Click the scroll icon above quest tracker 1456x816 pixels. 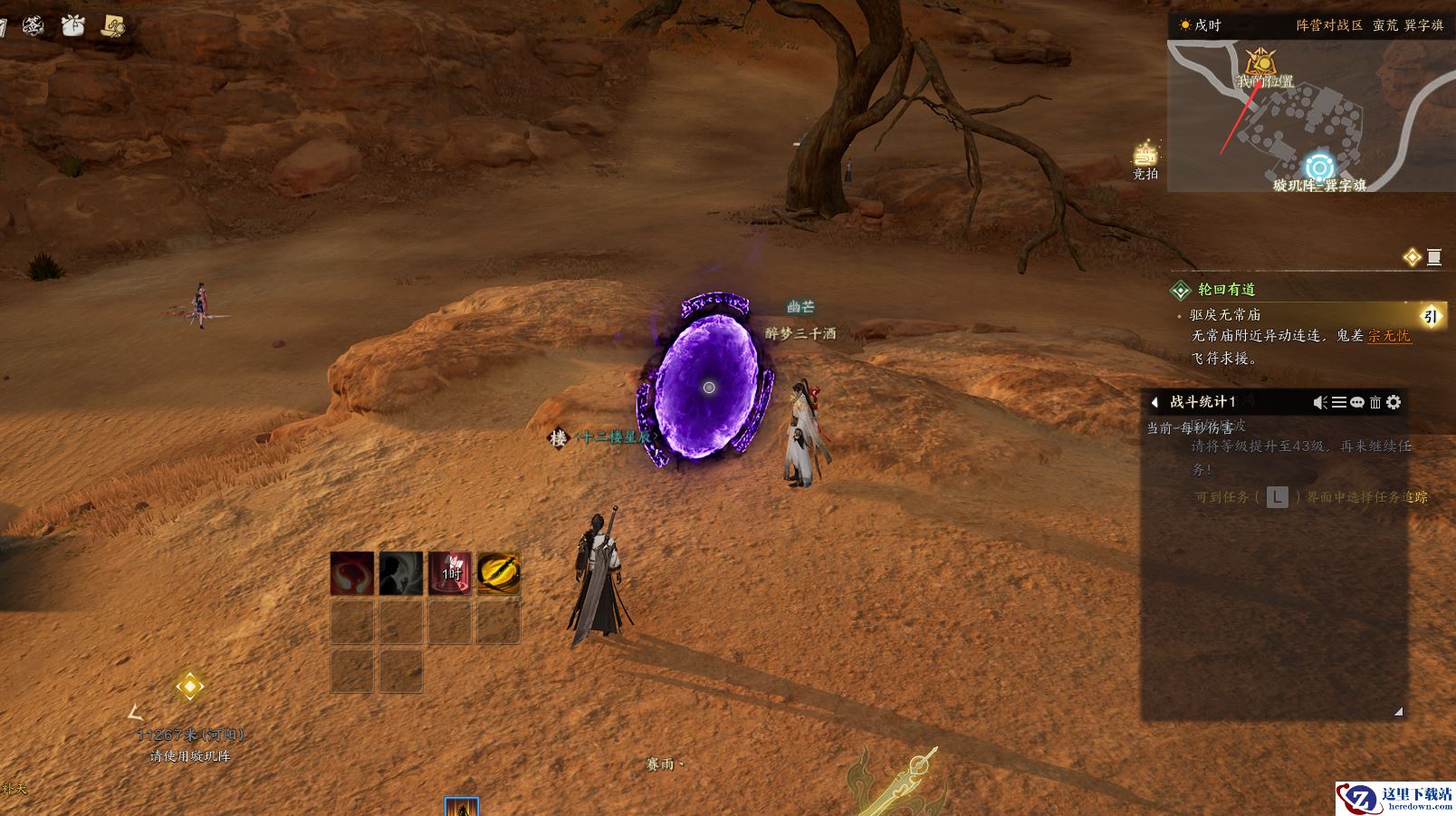[x=1434, y=257]
